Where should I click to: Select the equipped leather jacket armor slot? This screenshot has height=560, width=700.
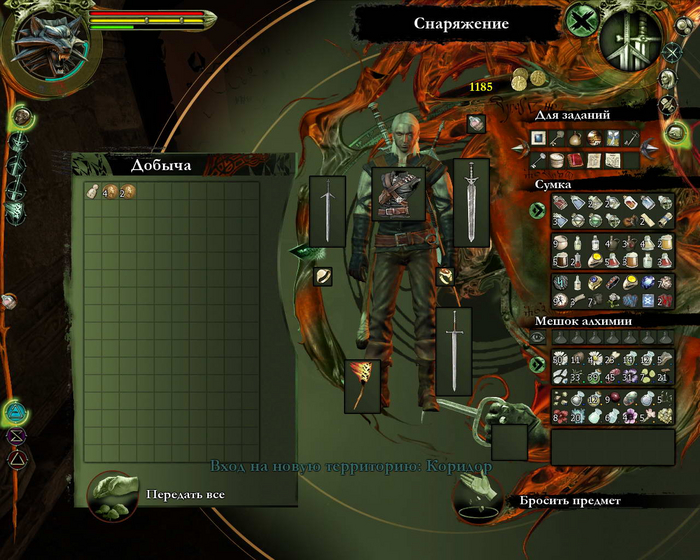(x=398, y=193)
